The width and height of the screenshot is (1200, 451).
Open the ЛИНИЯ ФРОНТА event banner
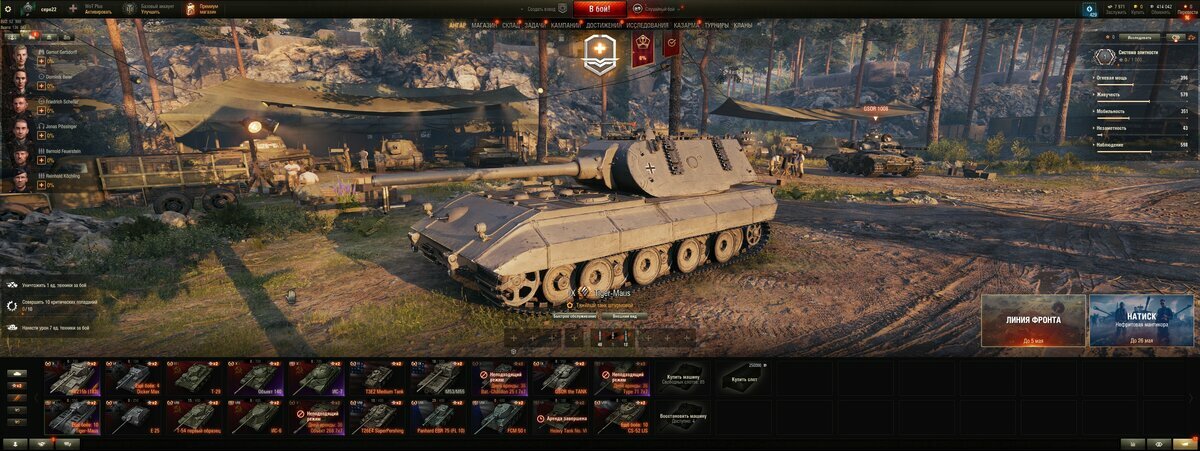pyautogui.click(x=1033, y=320)
